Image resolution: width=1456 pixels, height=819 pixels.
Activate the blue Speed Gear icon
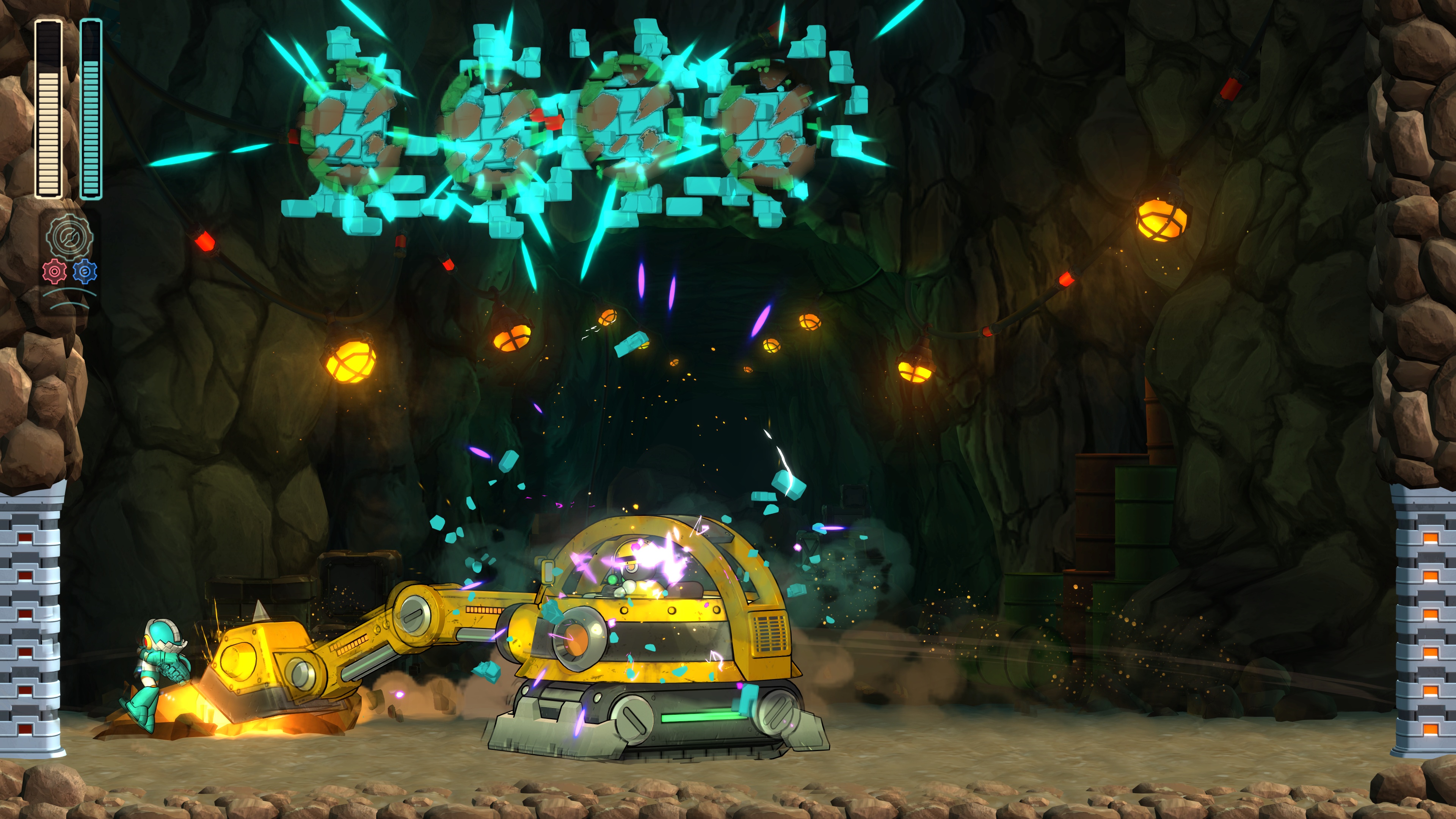pyautogui.click(x=85, y=272)
